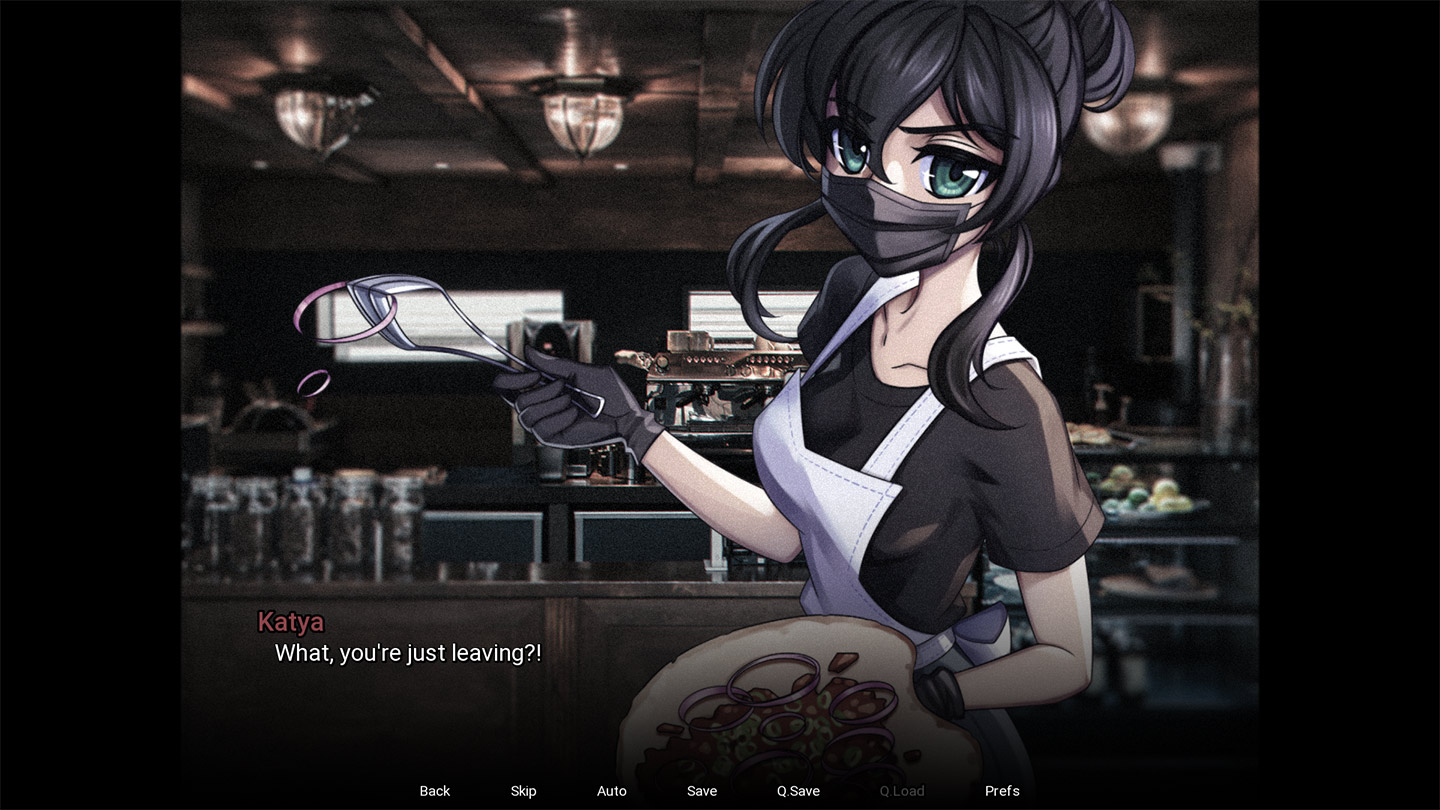
Task: Turn on Auto text advance
Action: pyautogui.click(x=611, y=790)
